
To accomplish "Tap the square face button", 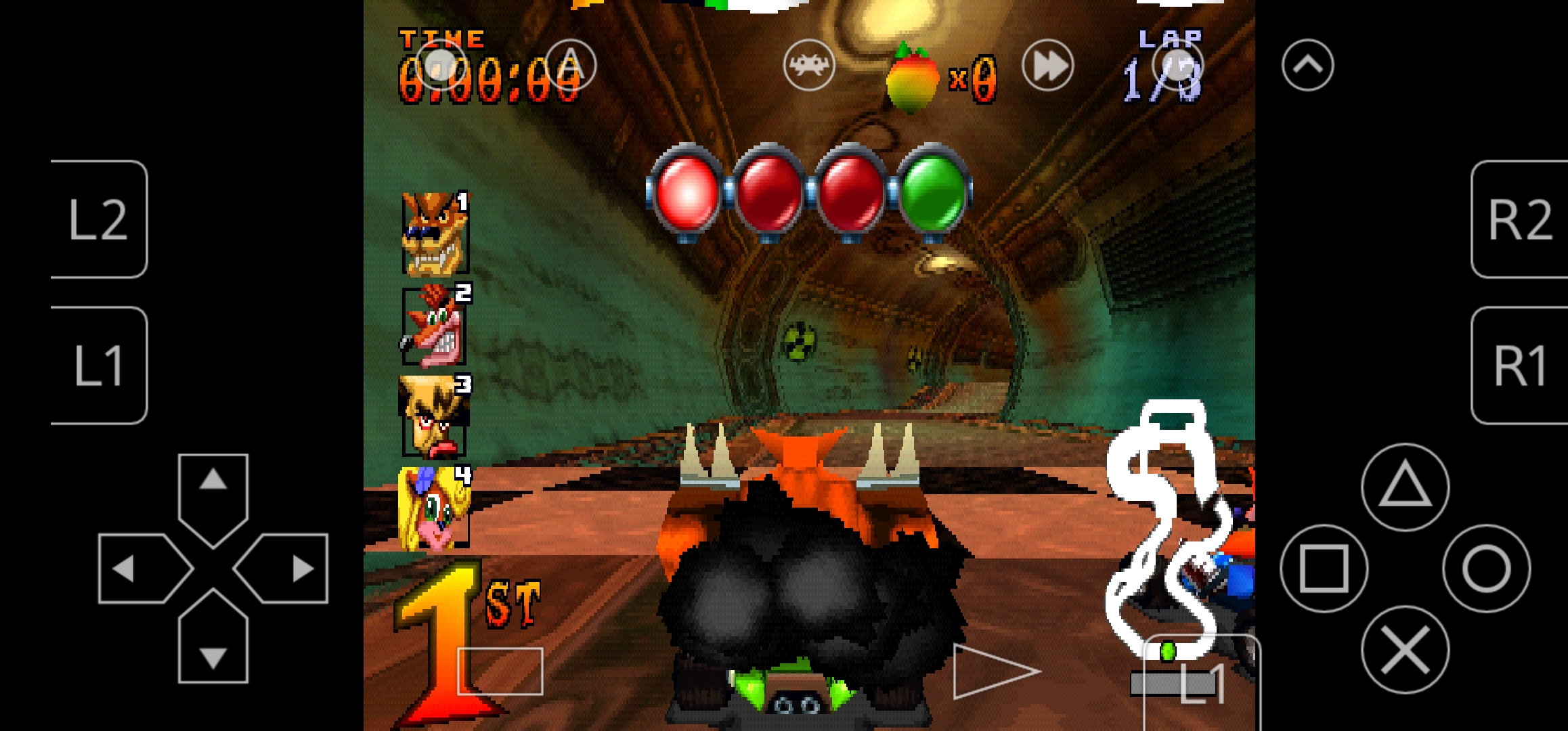I will click(1324, 569).
